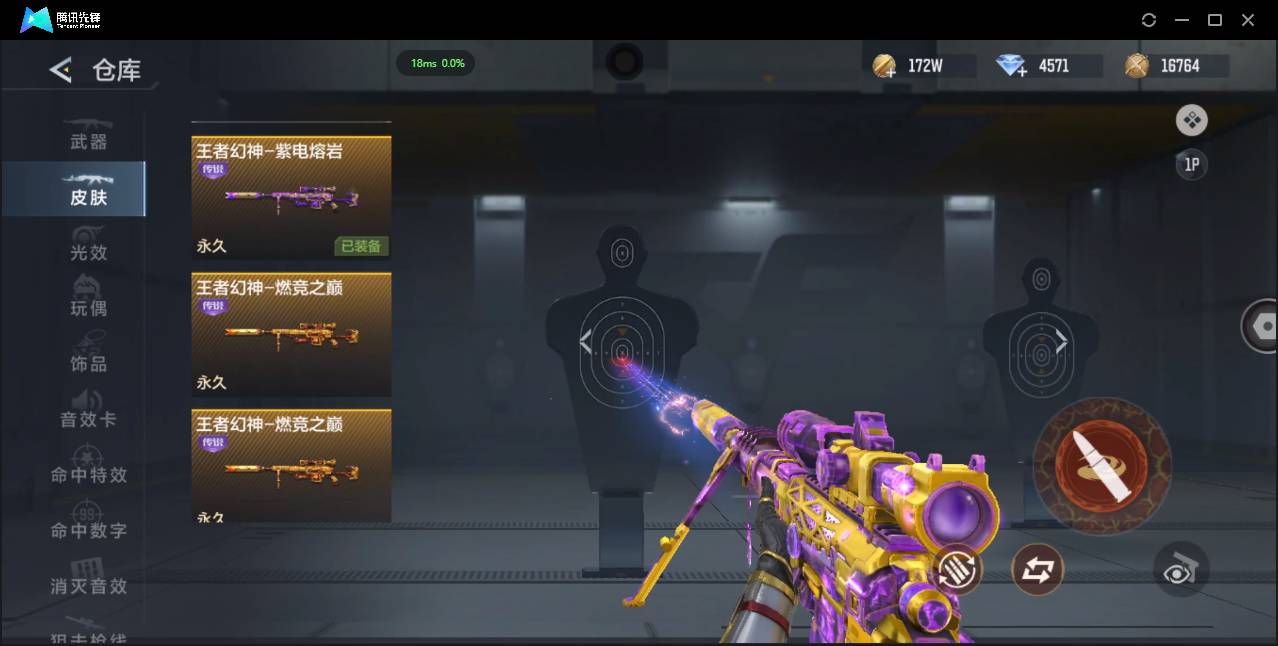Screen dimensions: 1278x646
Task: Open the 饰品 accessories tab
Action: (x=88, y=357)
